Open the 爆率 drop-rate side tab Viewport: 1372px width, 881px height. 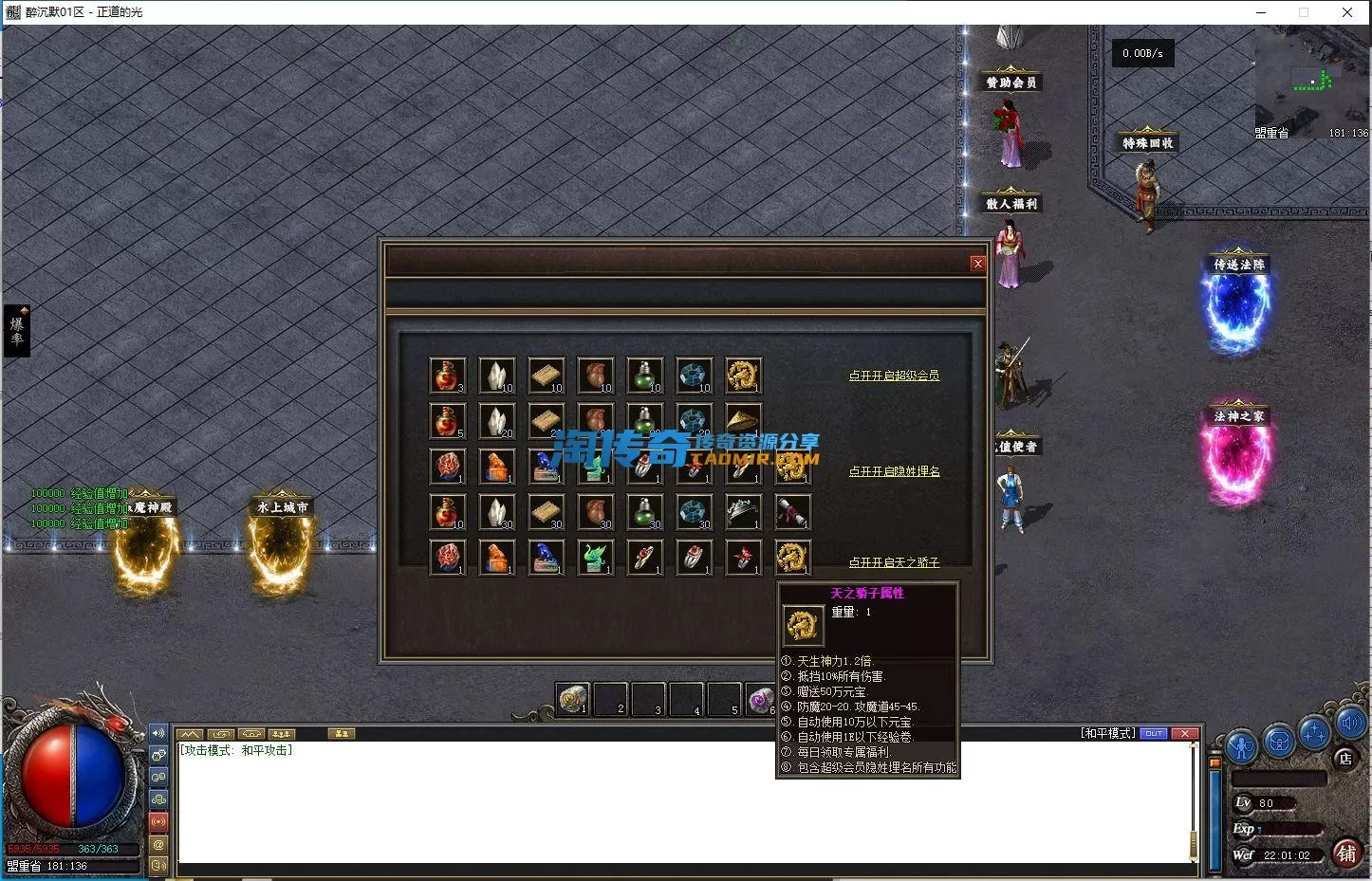coord(17,330)
